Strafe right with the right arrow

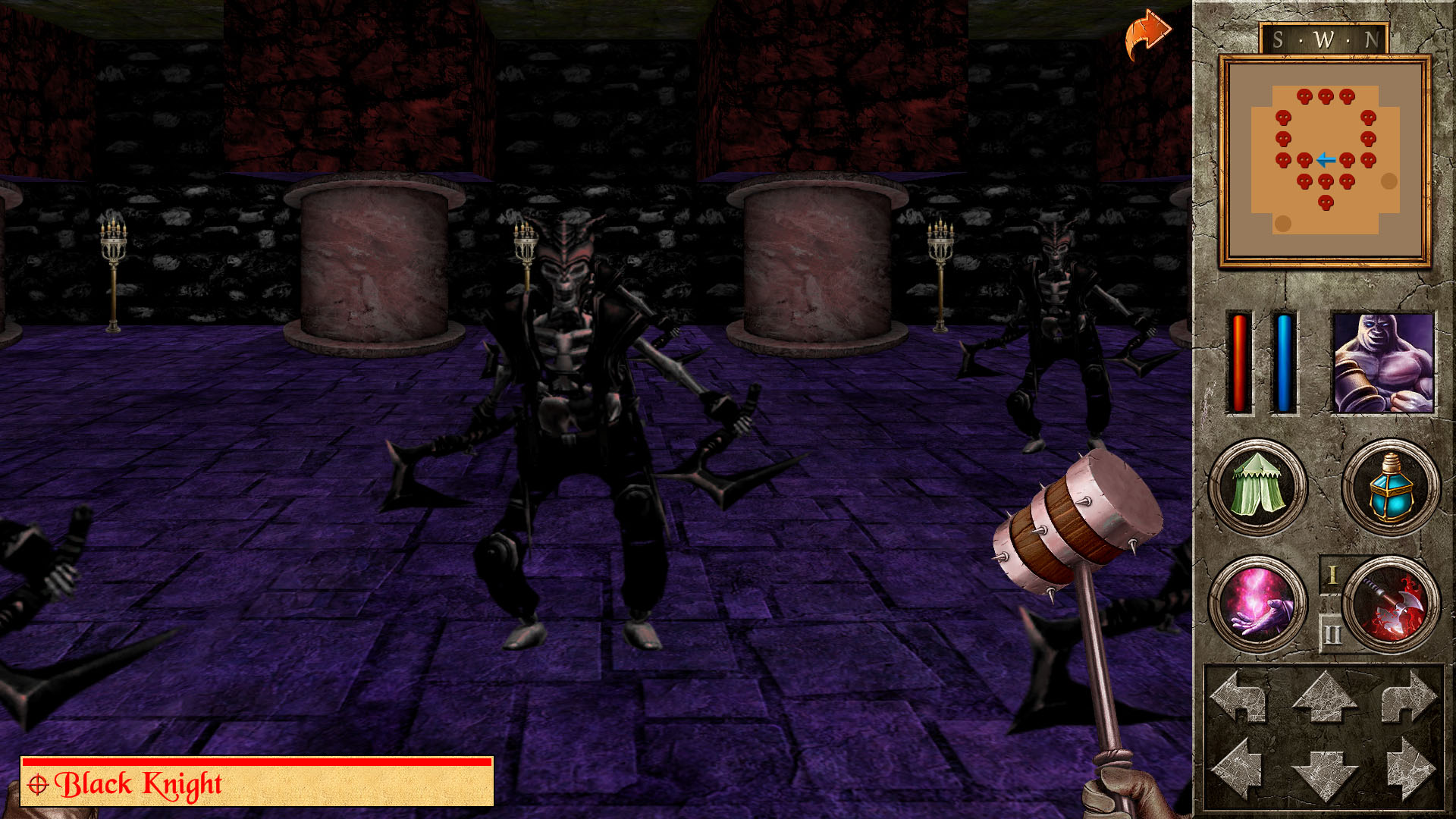pyautogui.click(x=1410, y=768)
